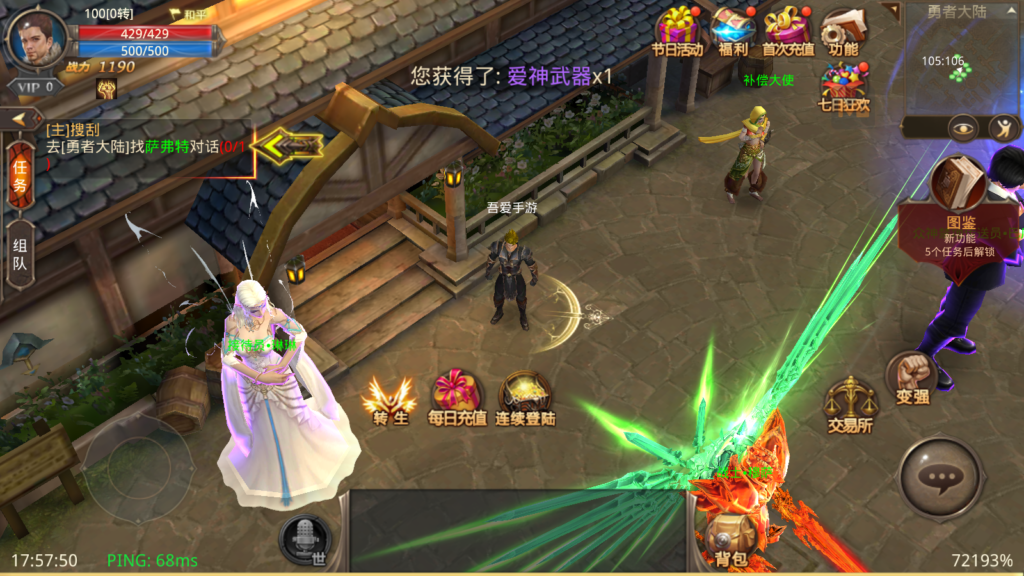Viewport: 1024px width, 576px height.
Task: Tap the microphone voice chat button
Action: coord(304,541)
